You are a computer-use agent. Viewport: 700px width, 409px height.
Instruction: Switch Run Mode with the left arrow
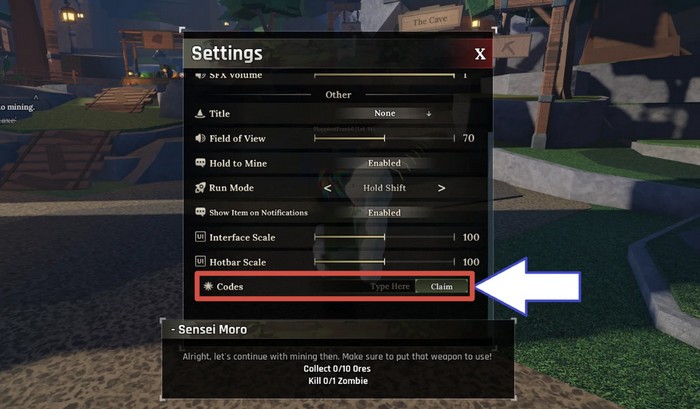click(327, 188)
